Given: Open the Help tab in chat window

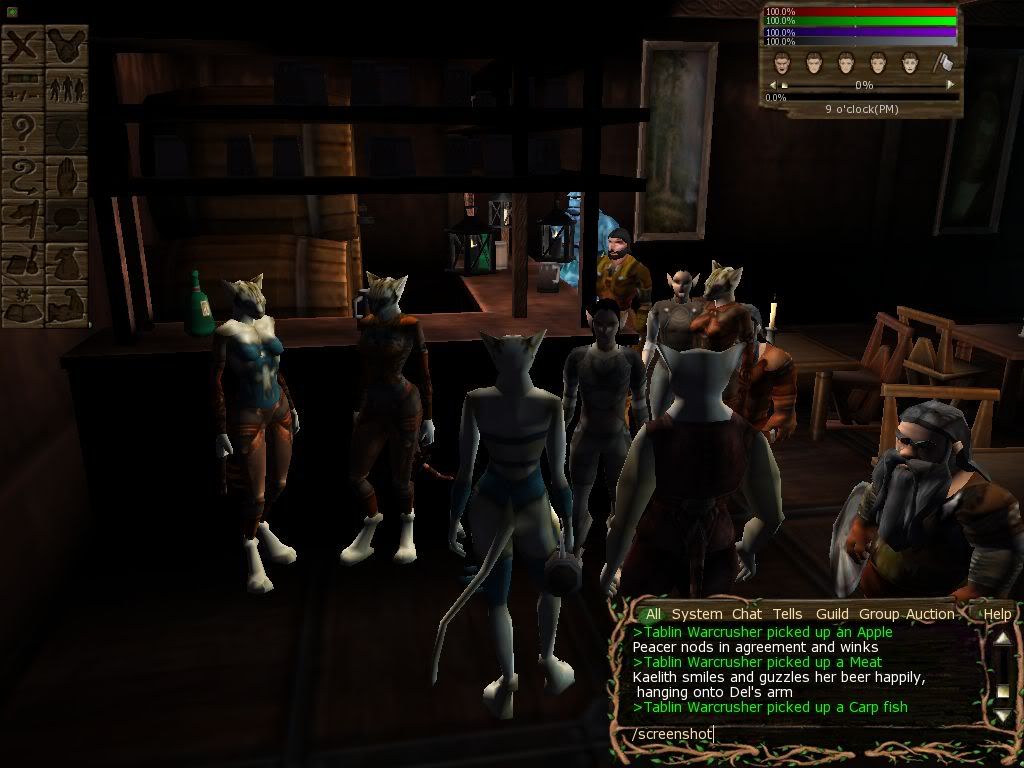Looking at the screenshot, I should (x=997, y=614).
